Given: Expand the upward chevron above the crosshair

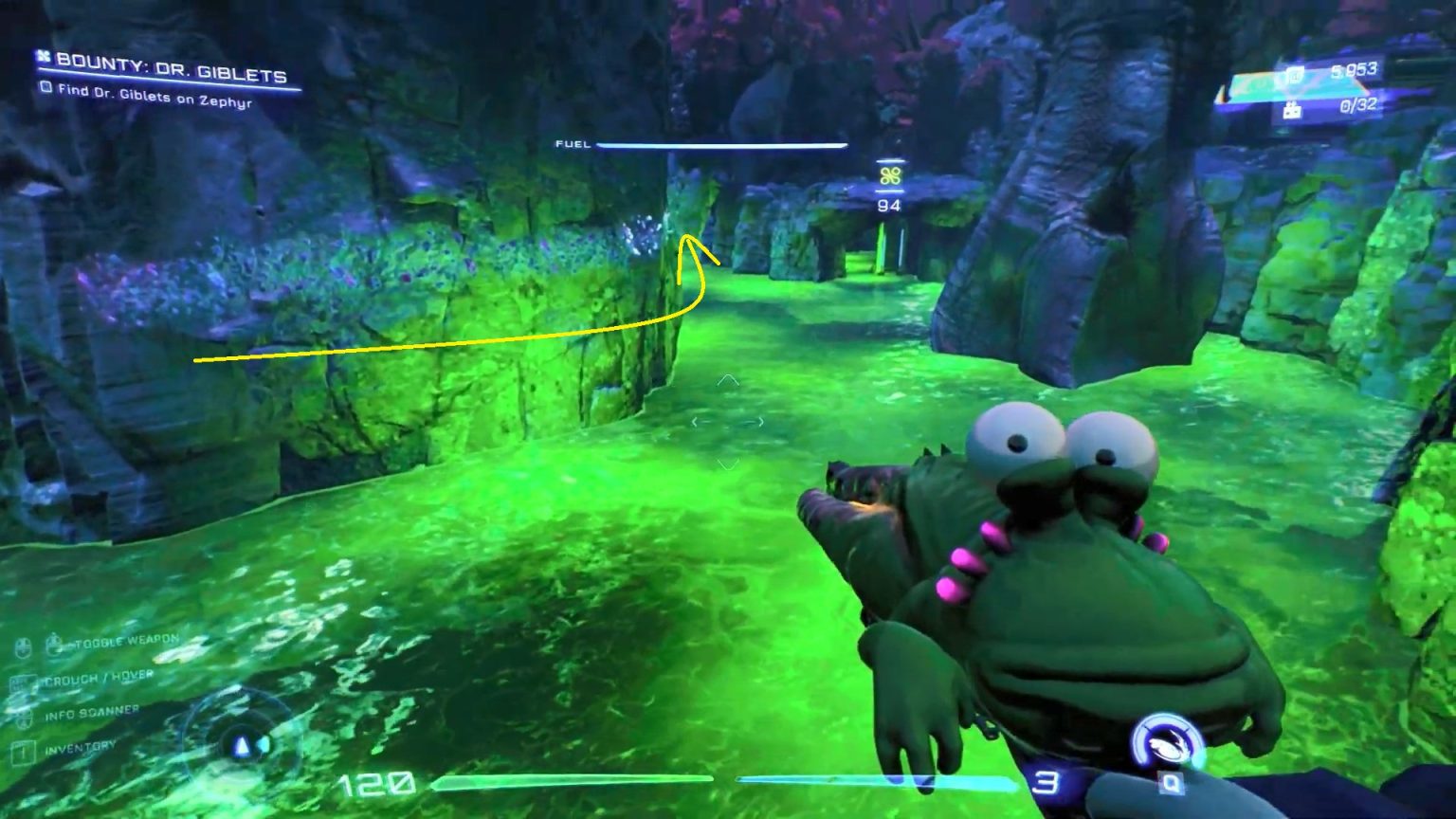Looking at the screenshot, I should click(x=728, y=381).
